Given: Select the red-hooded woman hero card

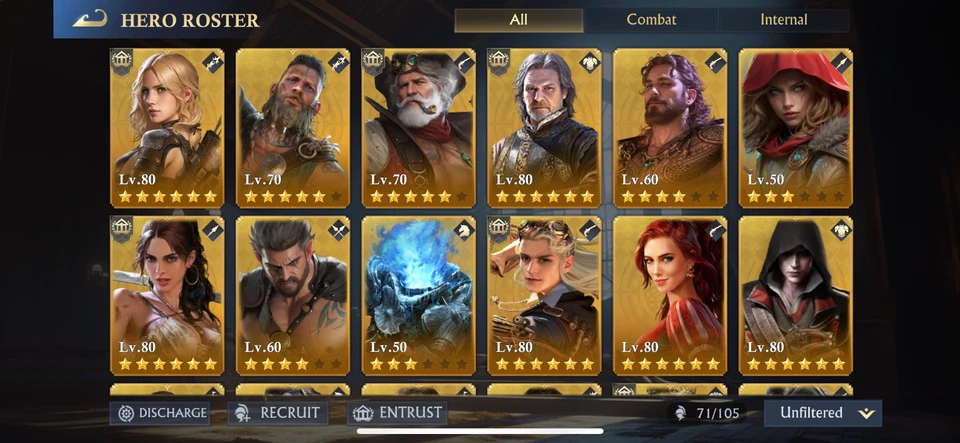Looking at the screenshot, I should pyautogui.click(x=795, y=127).
